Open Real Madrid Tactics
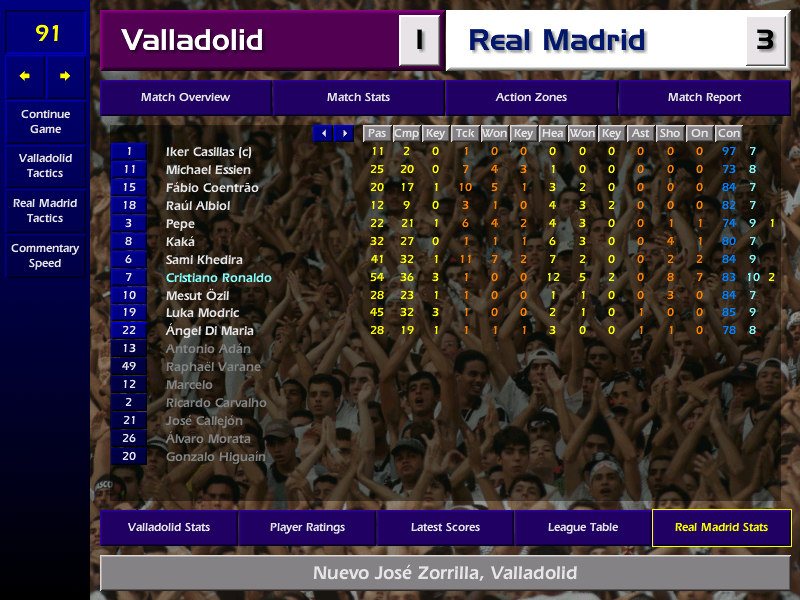This screenshot has height=600, width=800. (x=45, y=210)
